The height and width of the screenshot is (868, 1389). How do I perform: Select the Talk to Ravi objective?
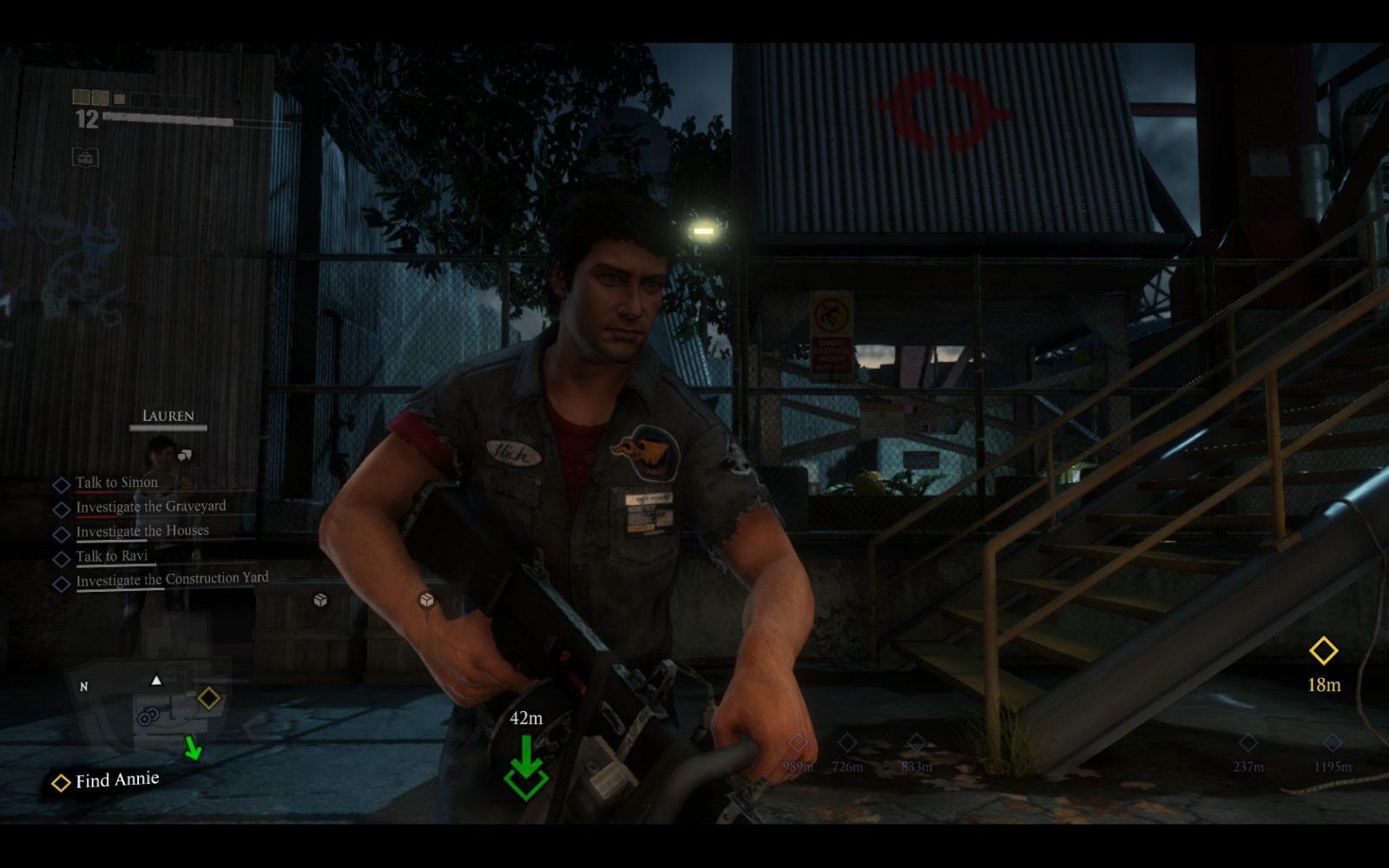coord(111,556)
